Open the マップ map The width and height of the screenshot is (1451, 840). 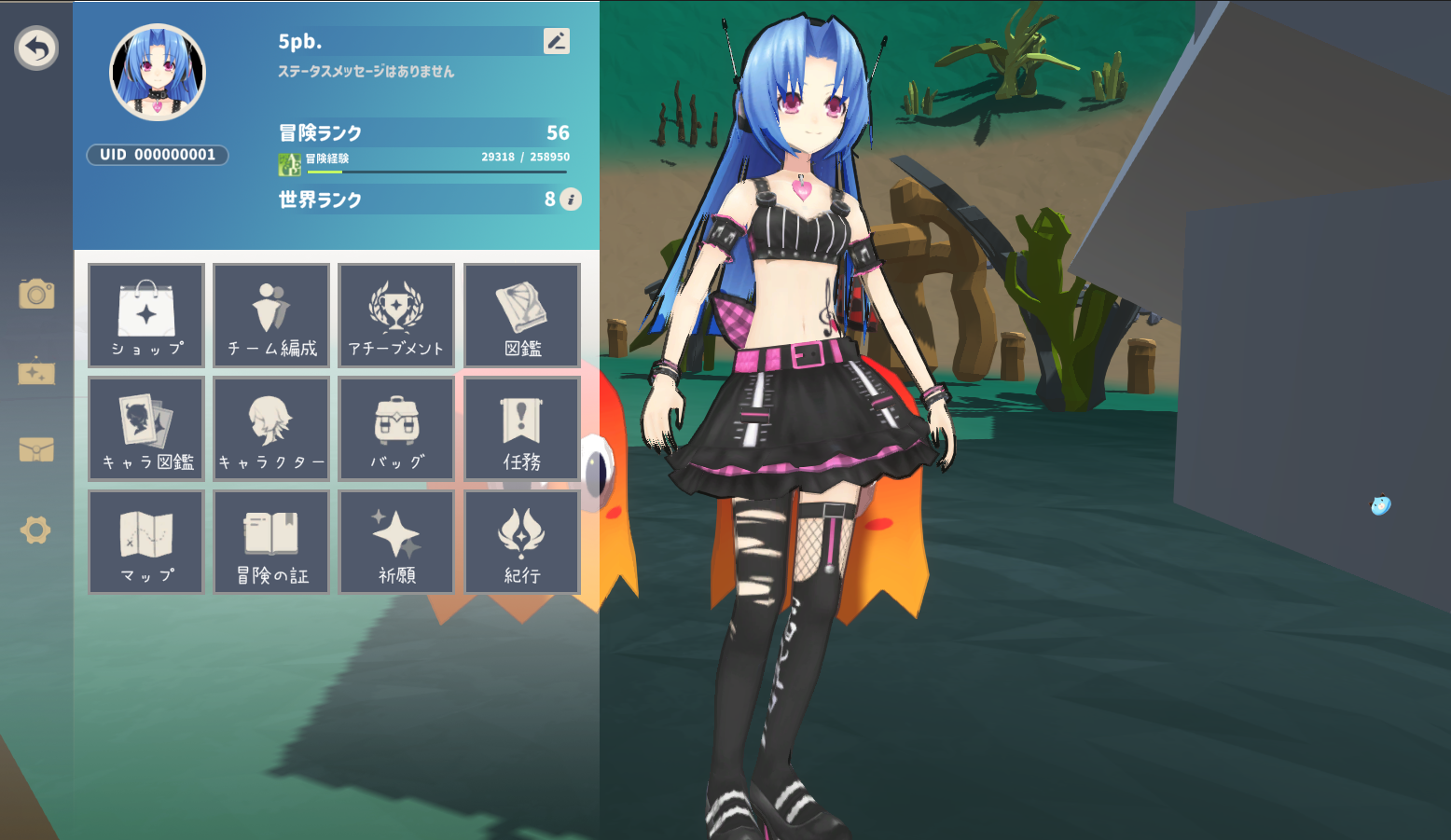(146, 543)
